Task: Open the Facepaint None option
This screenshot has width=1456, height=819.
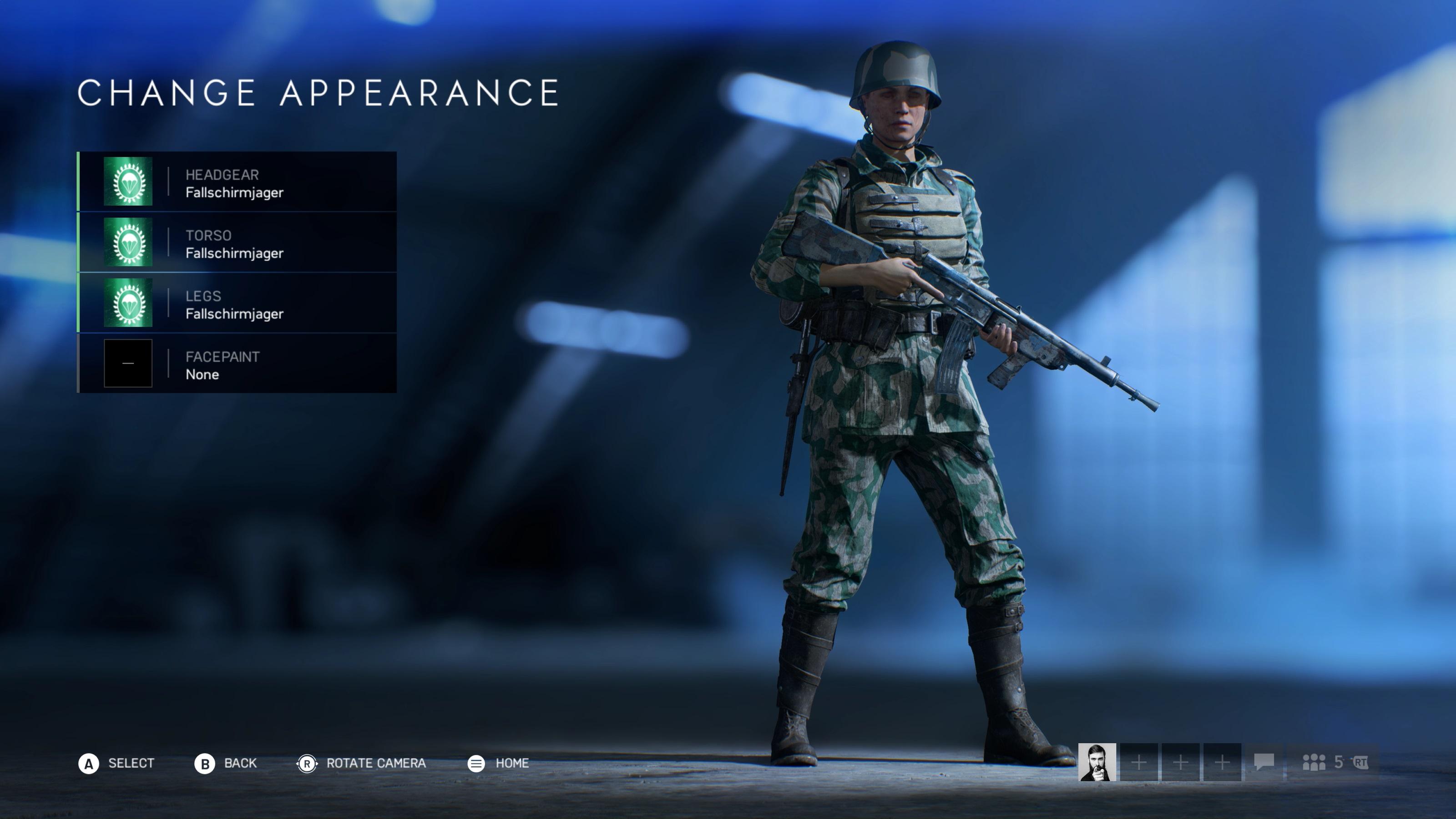Action: tap(237, 363)
